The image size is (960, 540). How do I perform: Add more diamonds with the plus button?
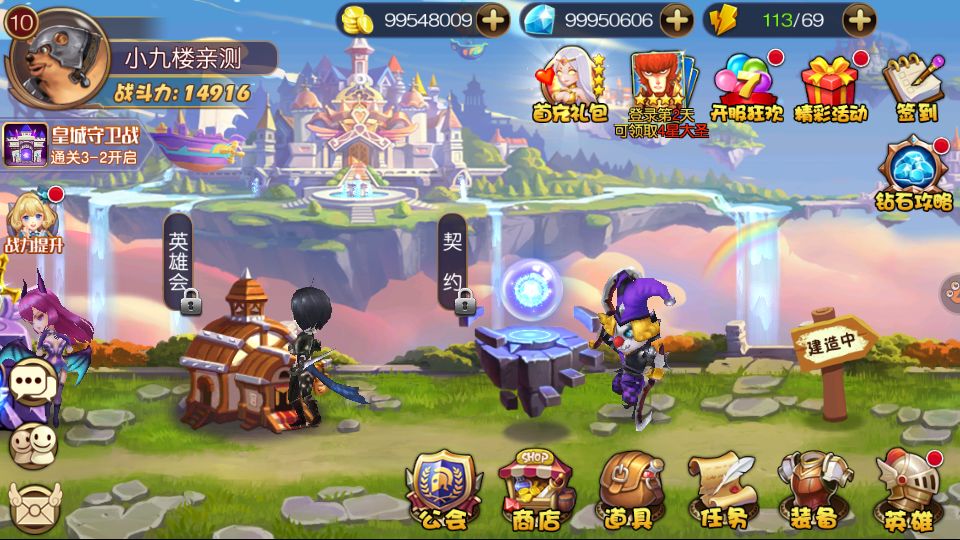[677, 19]
